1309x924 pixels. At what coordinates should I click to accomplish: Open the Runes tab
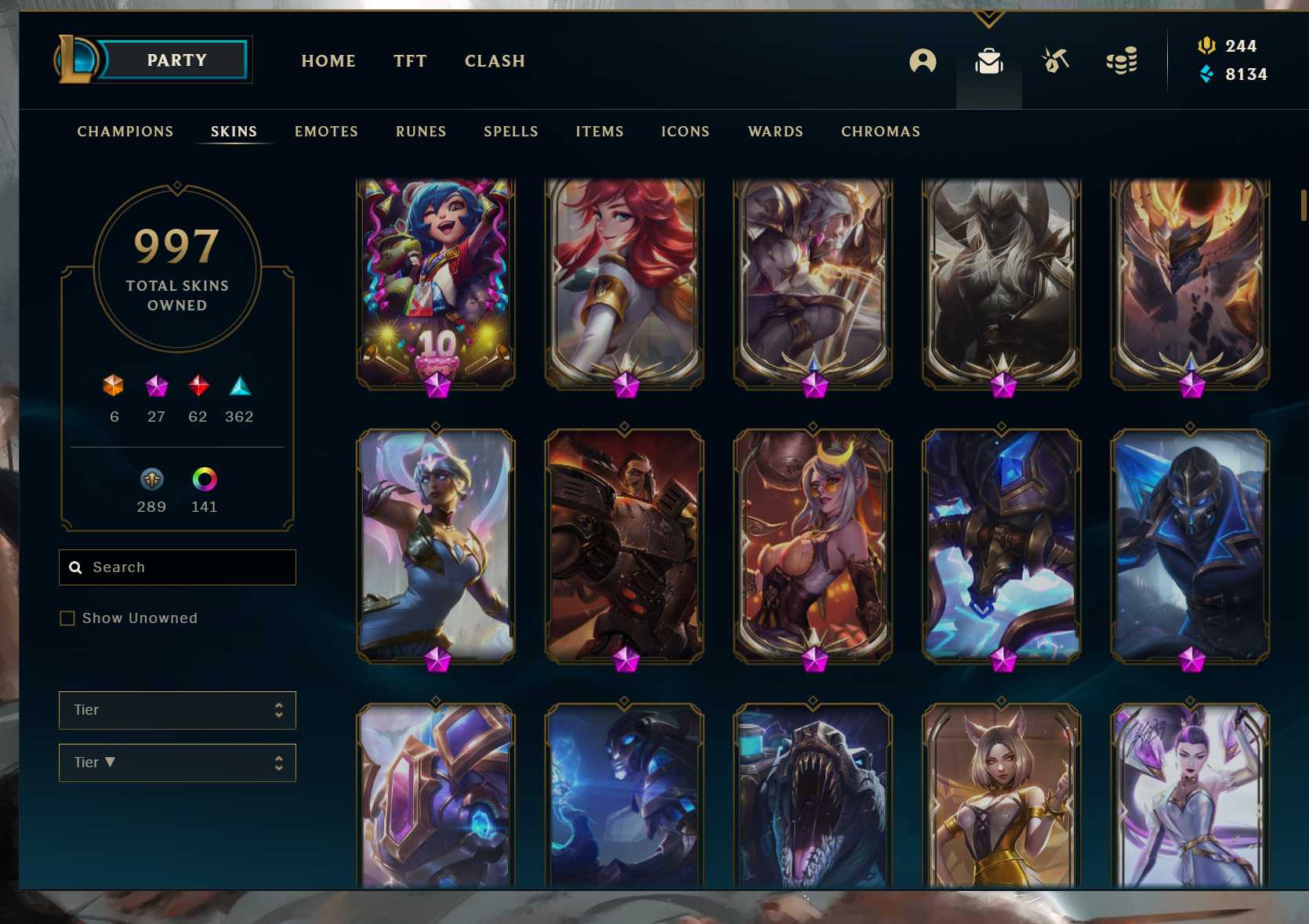(421, 132)
